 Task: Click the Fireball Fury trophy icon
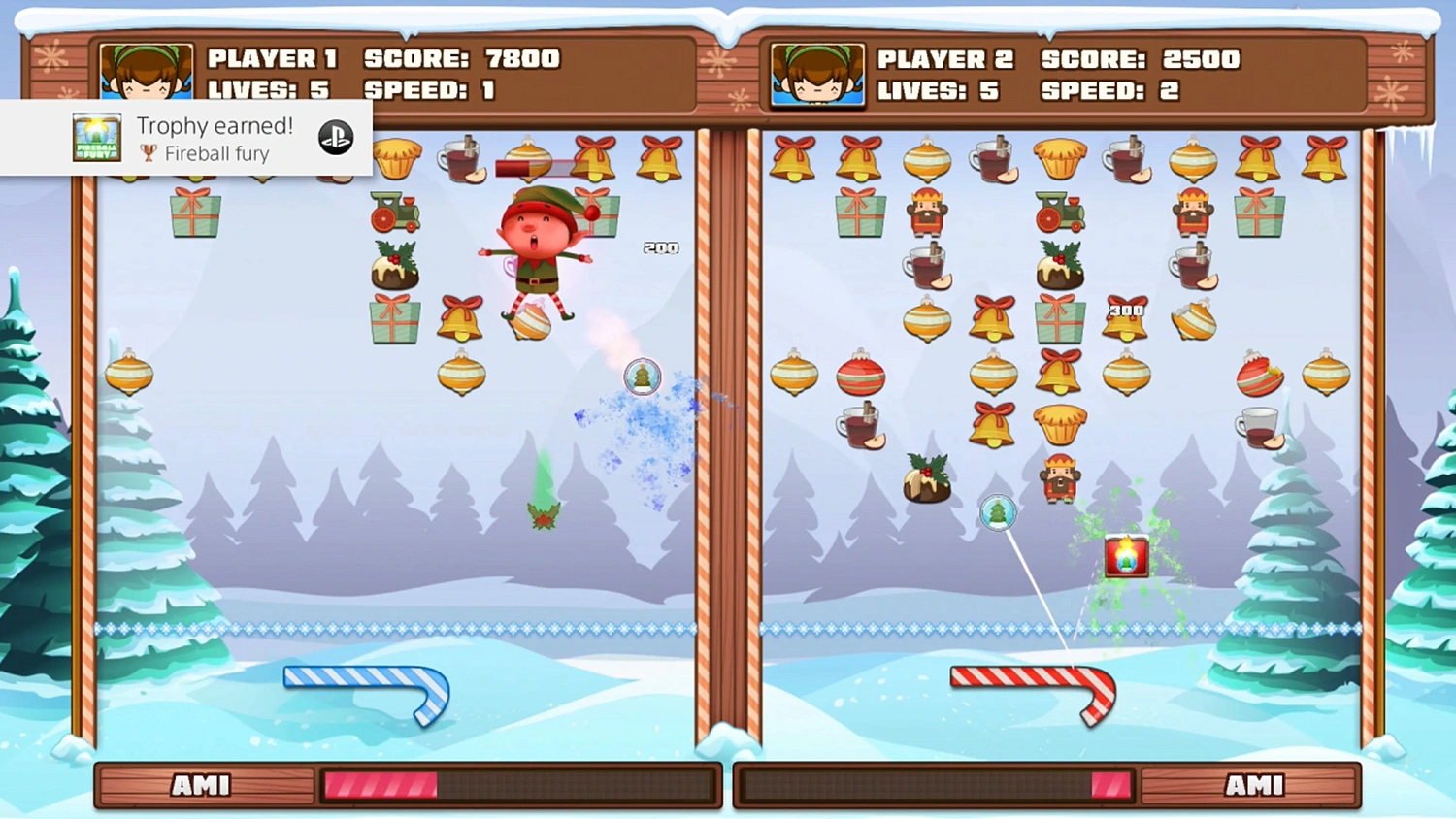click(95, 137)
